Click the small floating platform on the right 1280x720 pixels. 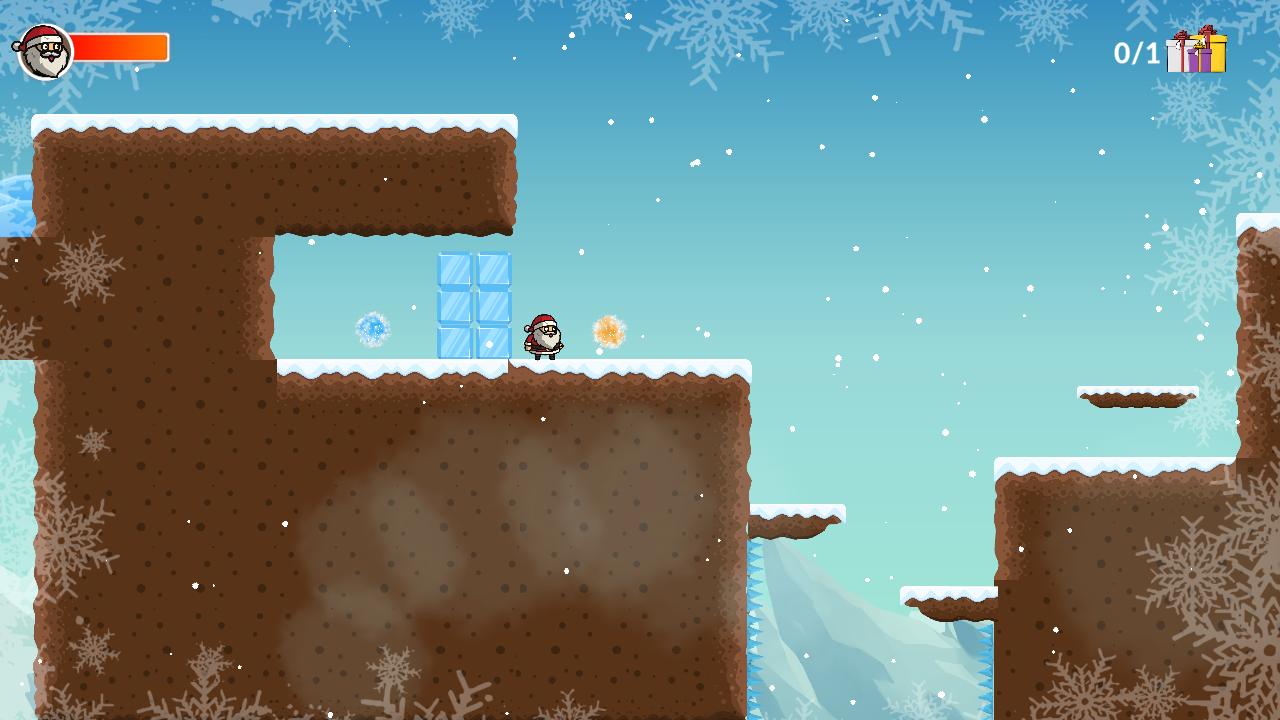tap(1135, 395)
